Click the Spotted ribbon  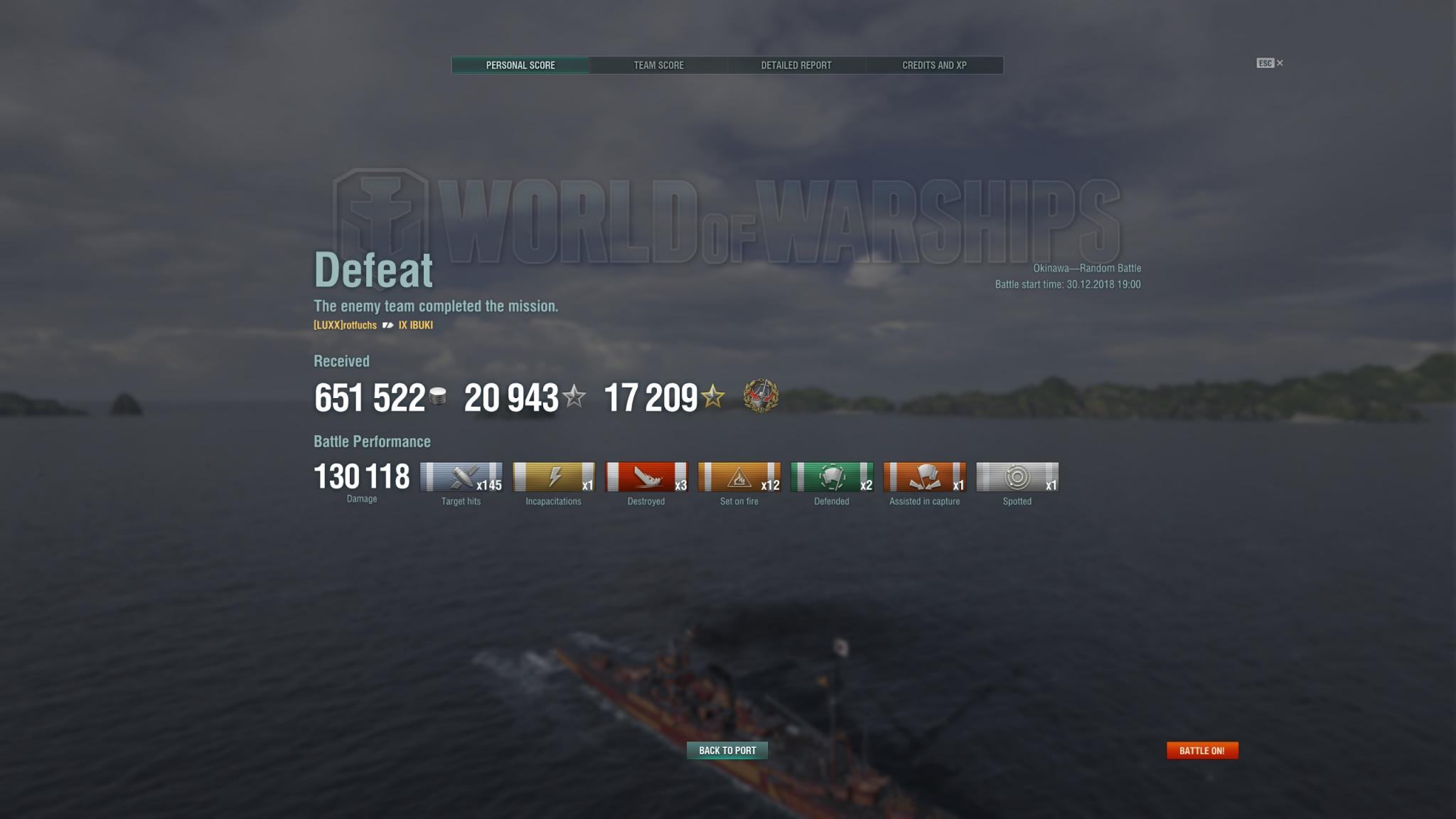click(x=1017, y=477)
